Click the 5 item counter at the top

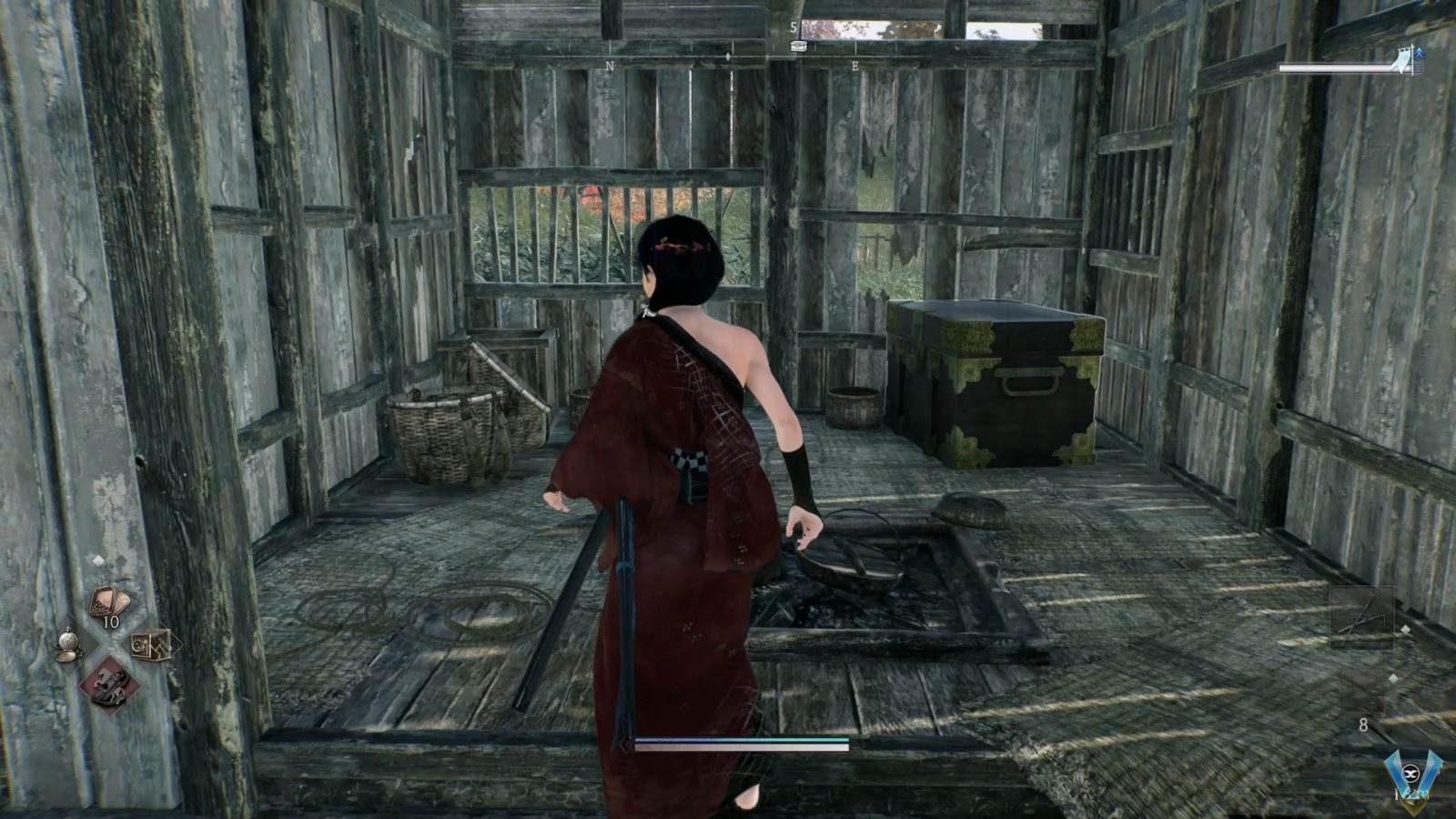[x=794, y=27]
